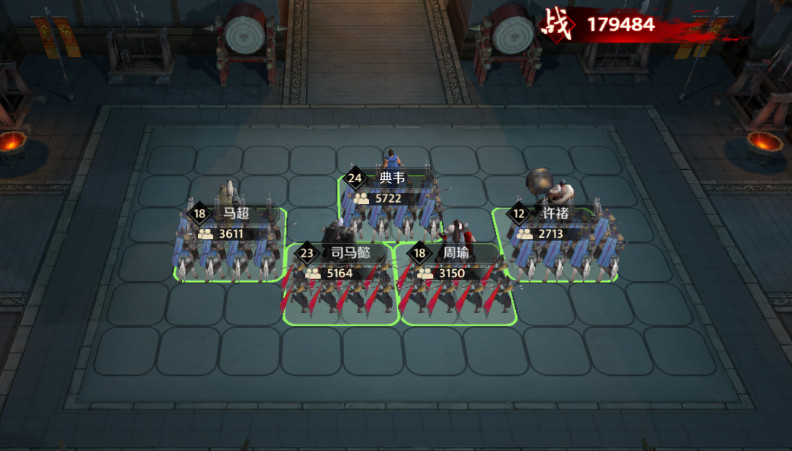Choose the 马超 squad with 3611 troops
792x451 pixels.
point(230,247)
